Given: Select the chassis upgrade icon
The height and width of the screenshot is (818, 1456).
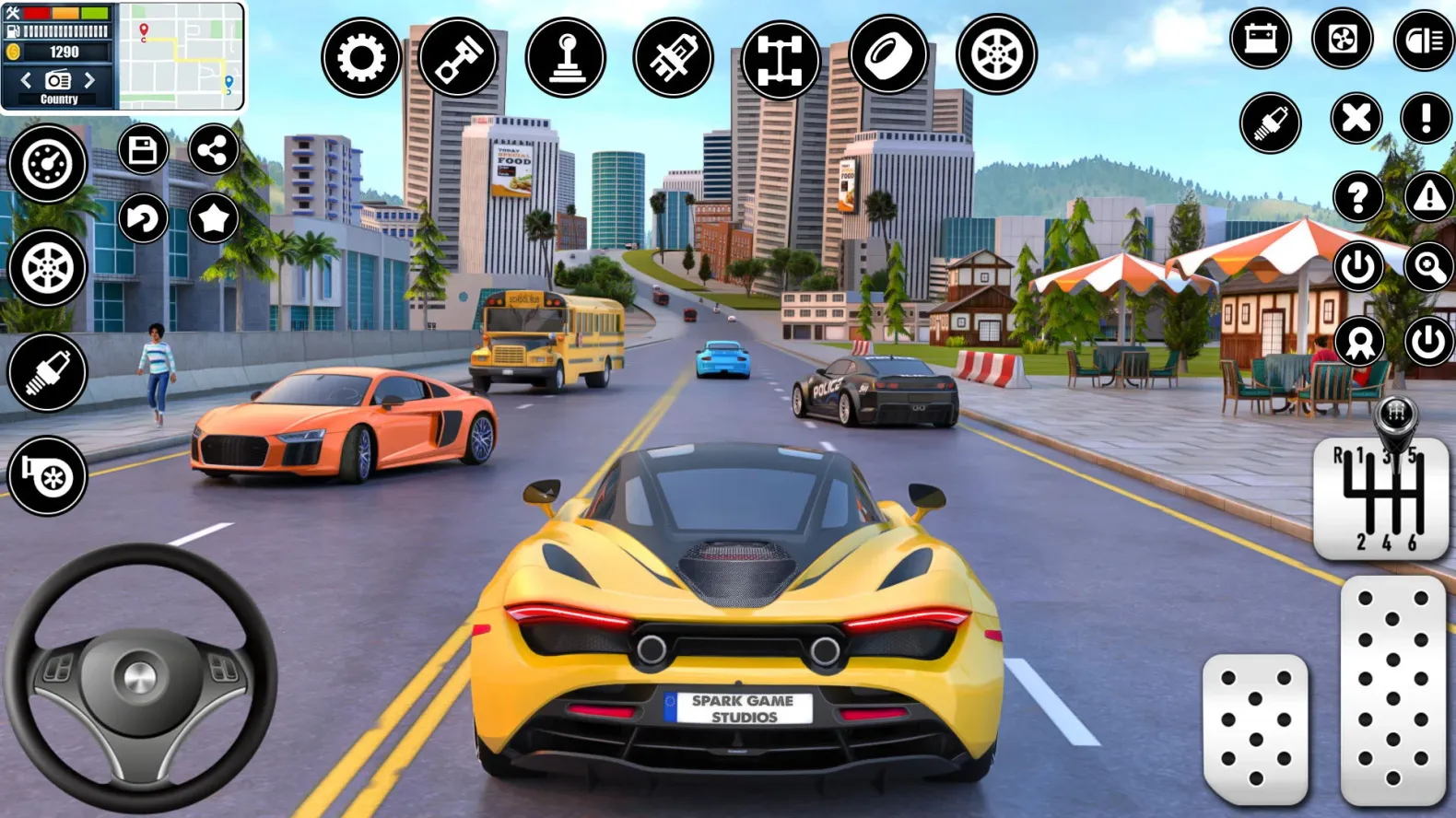Looking at the screenshot, I should coord(781,56).
